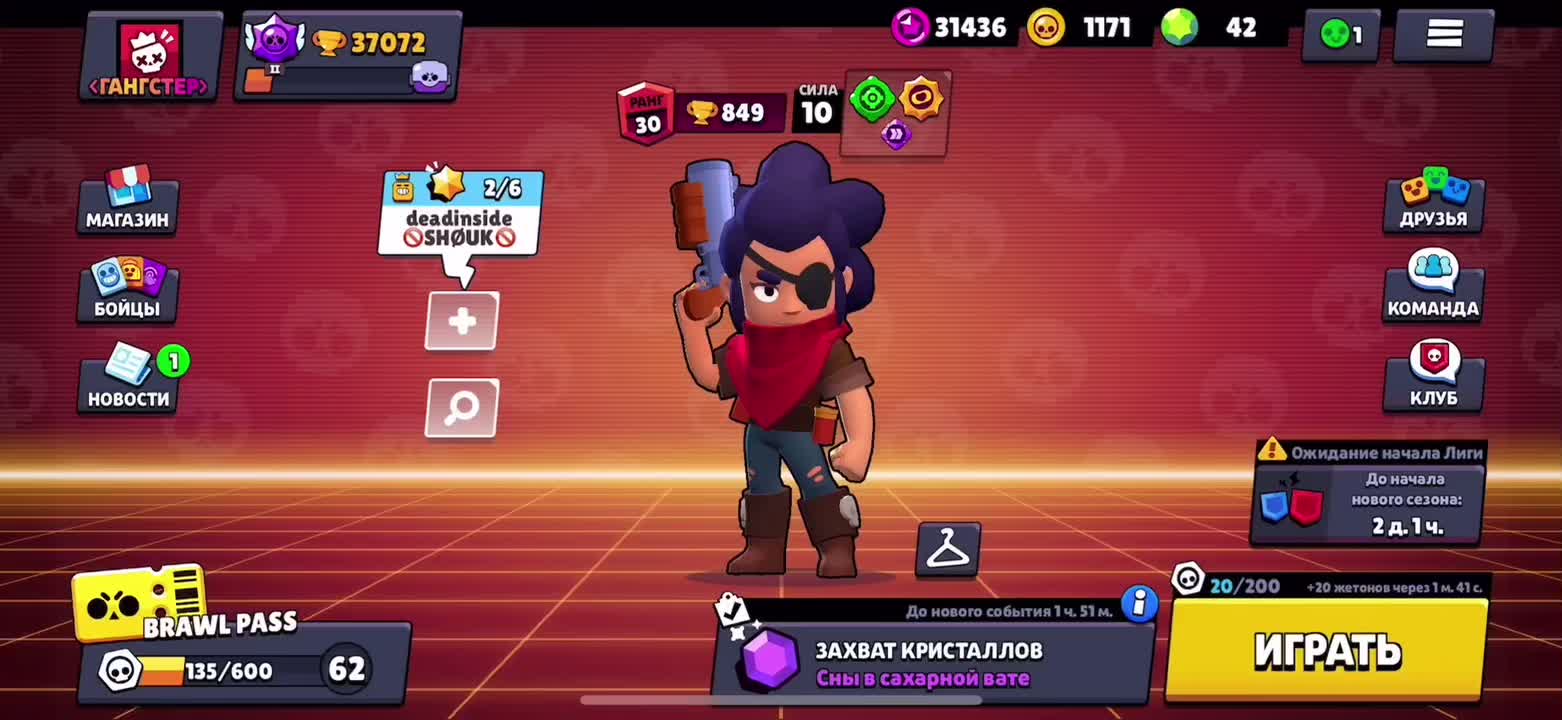Show event info with the blue i icon
The height and width of the screenshot is (720, 1562).
point(1138,603)
